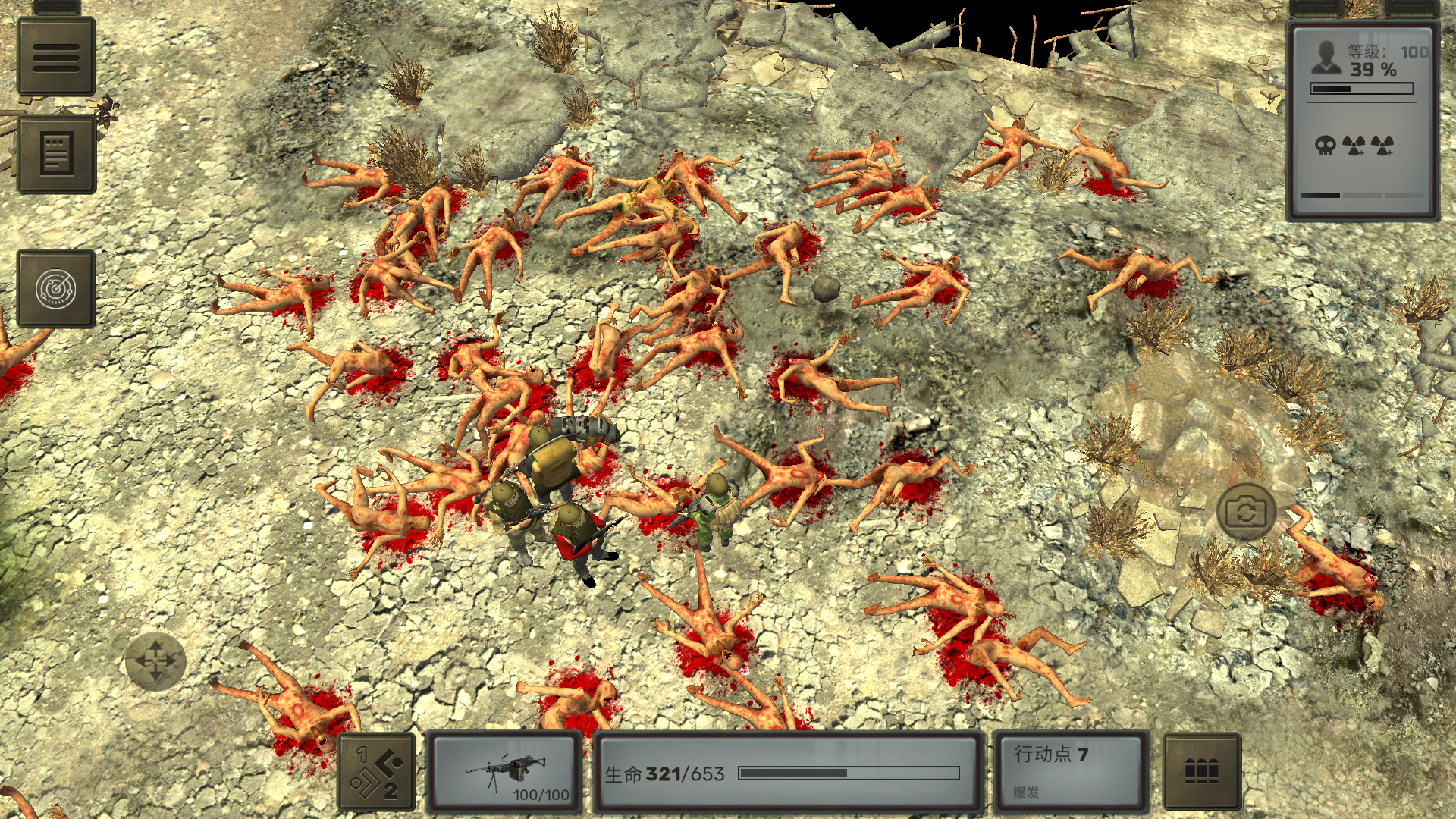Viewport: 1456px width, 819px height.
Task: Open the ammo inventory grid button
Action: tap(1202, 773)
